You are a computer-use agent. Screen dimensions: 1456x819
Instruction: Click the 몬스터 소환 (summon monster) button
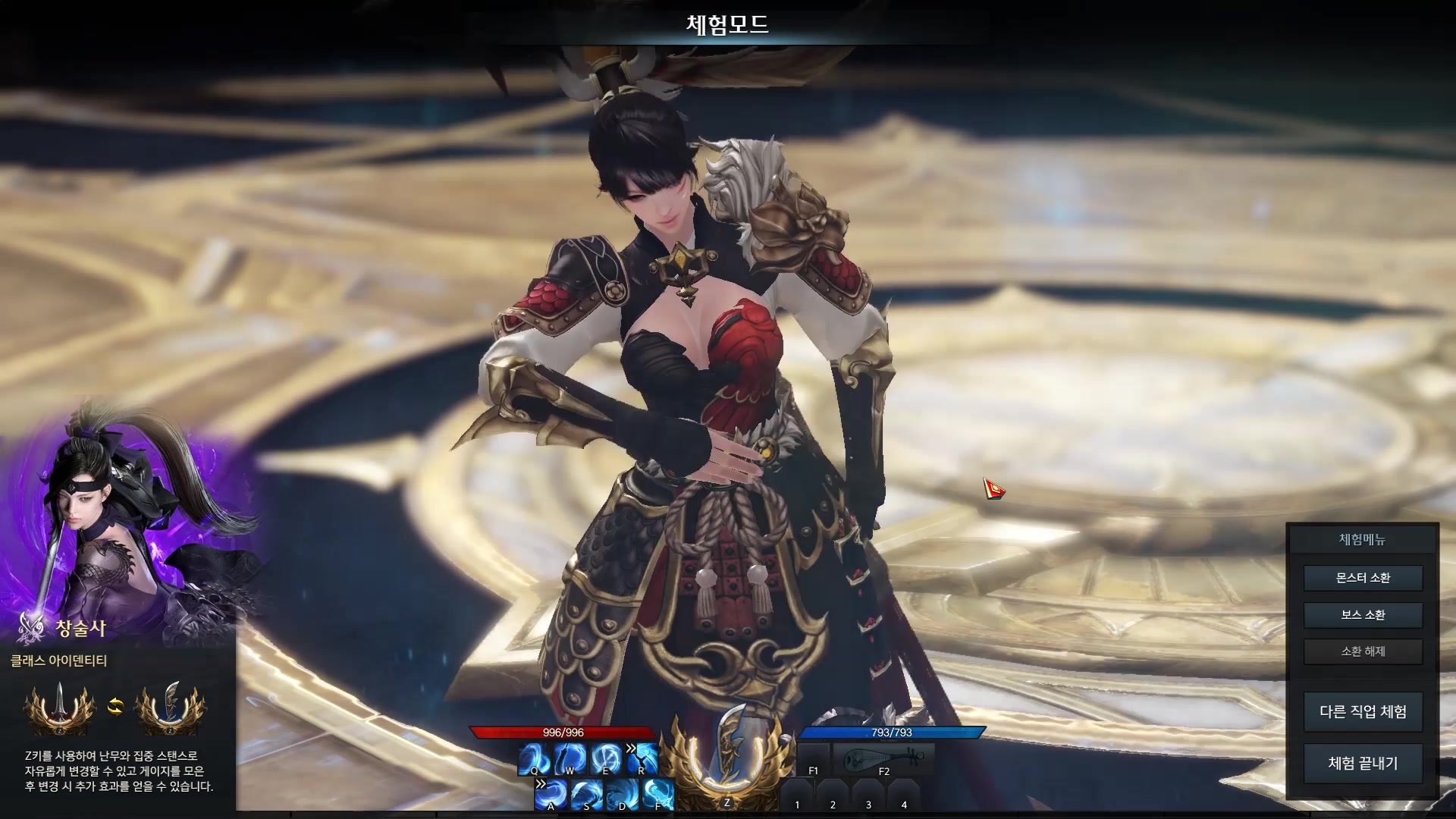(1363, 578)
